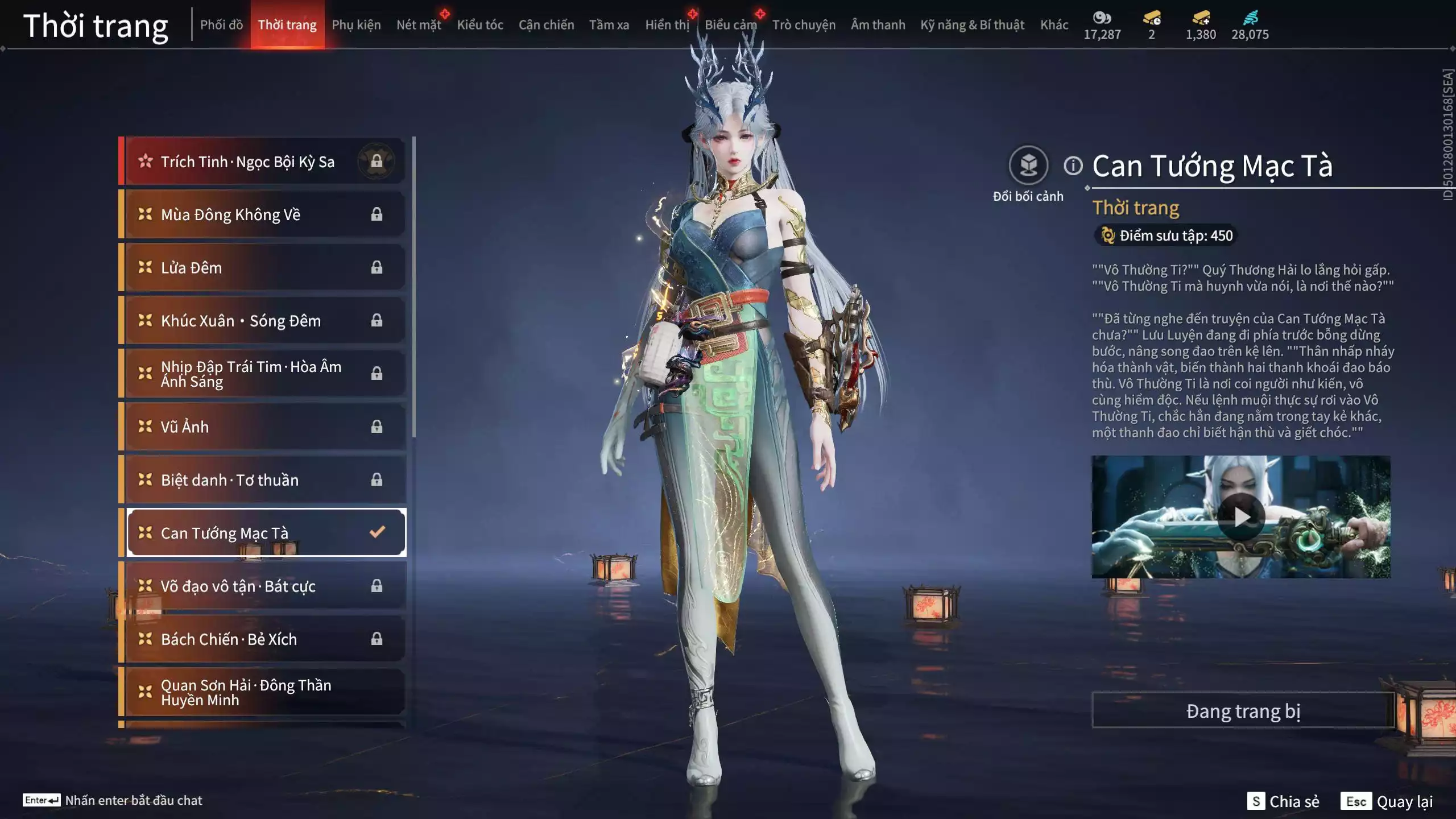Select the Nét mặt tab
The image size is (1456, 819).
[x=419, y=25]
